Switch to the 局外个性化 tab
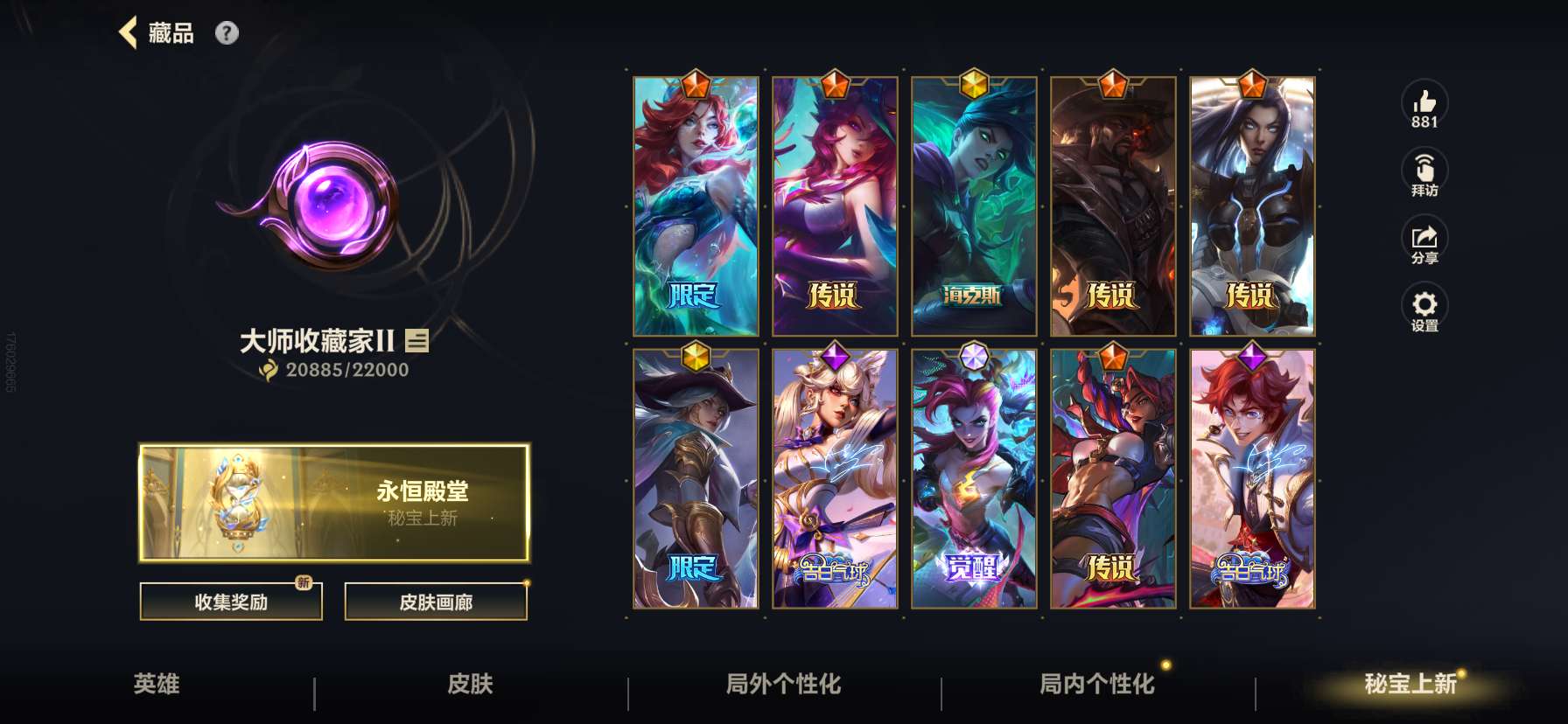This screenshot has width=1568, height=724. (780, 686)
